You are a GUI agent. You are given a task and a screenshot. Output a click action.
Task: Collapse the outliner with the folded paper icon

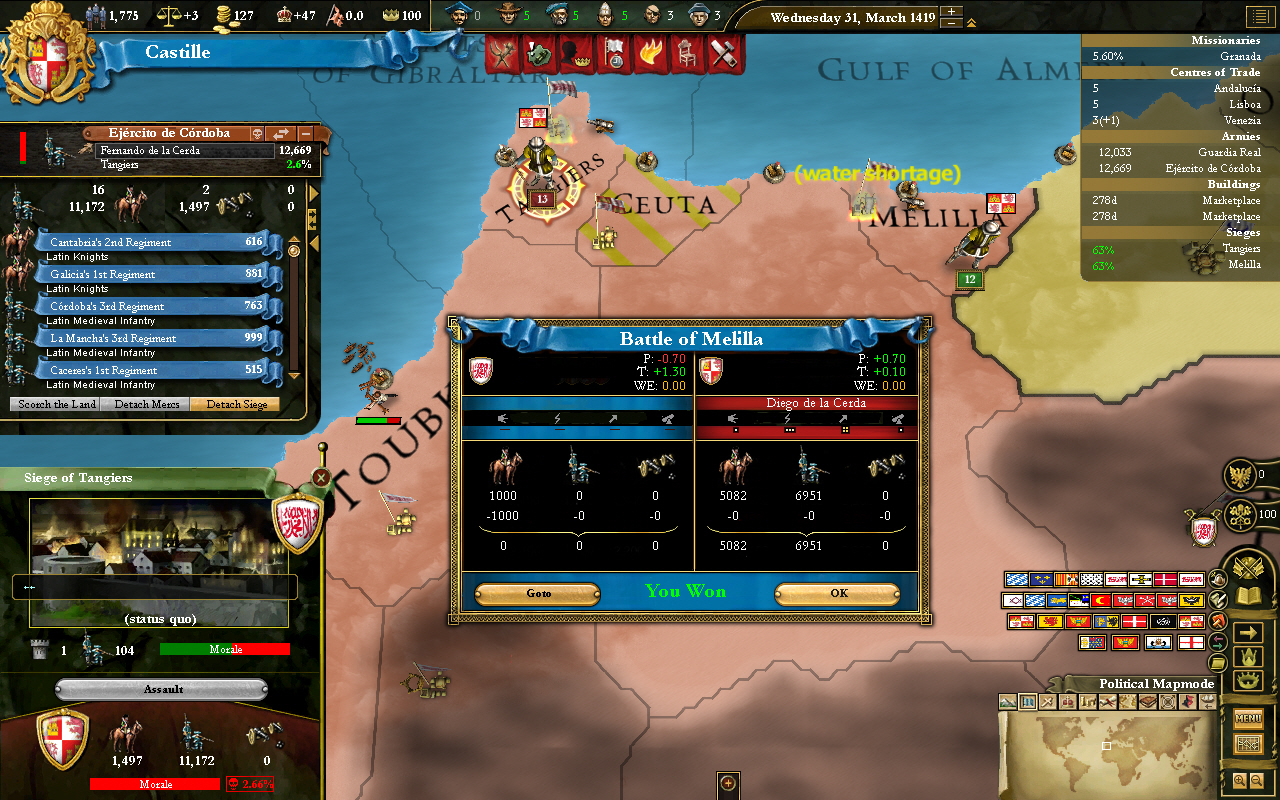1218,661
